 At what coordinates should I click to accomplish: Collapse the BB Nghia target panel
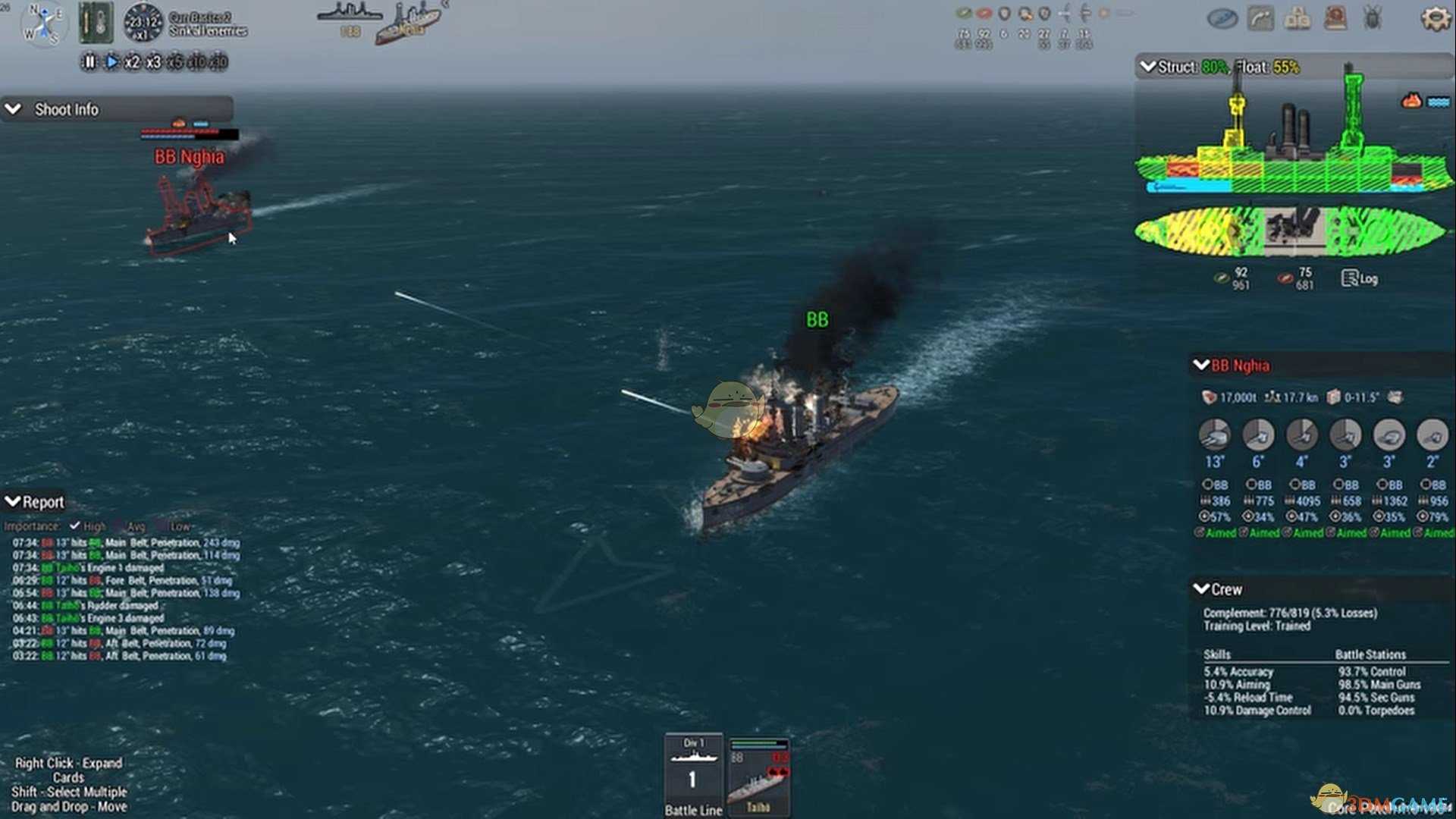(x=1200, y=366)
